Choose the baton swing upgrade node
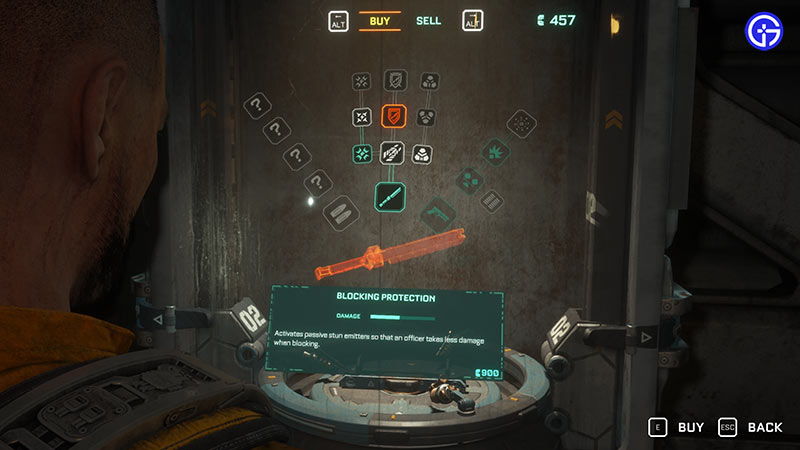The image size is (800, 450). pyautogui.click(x=392, y=154)
